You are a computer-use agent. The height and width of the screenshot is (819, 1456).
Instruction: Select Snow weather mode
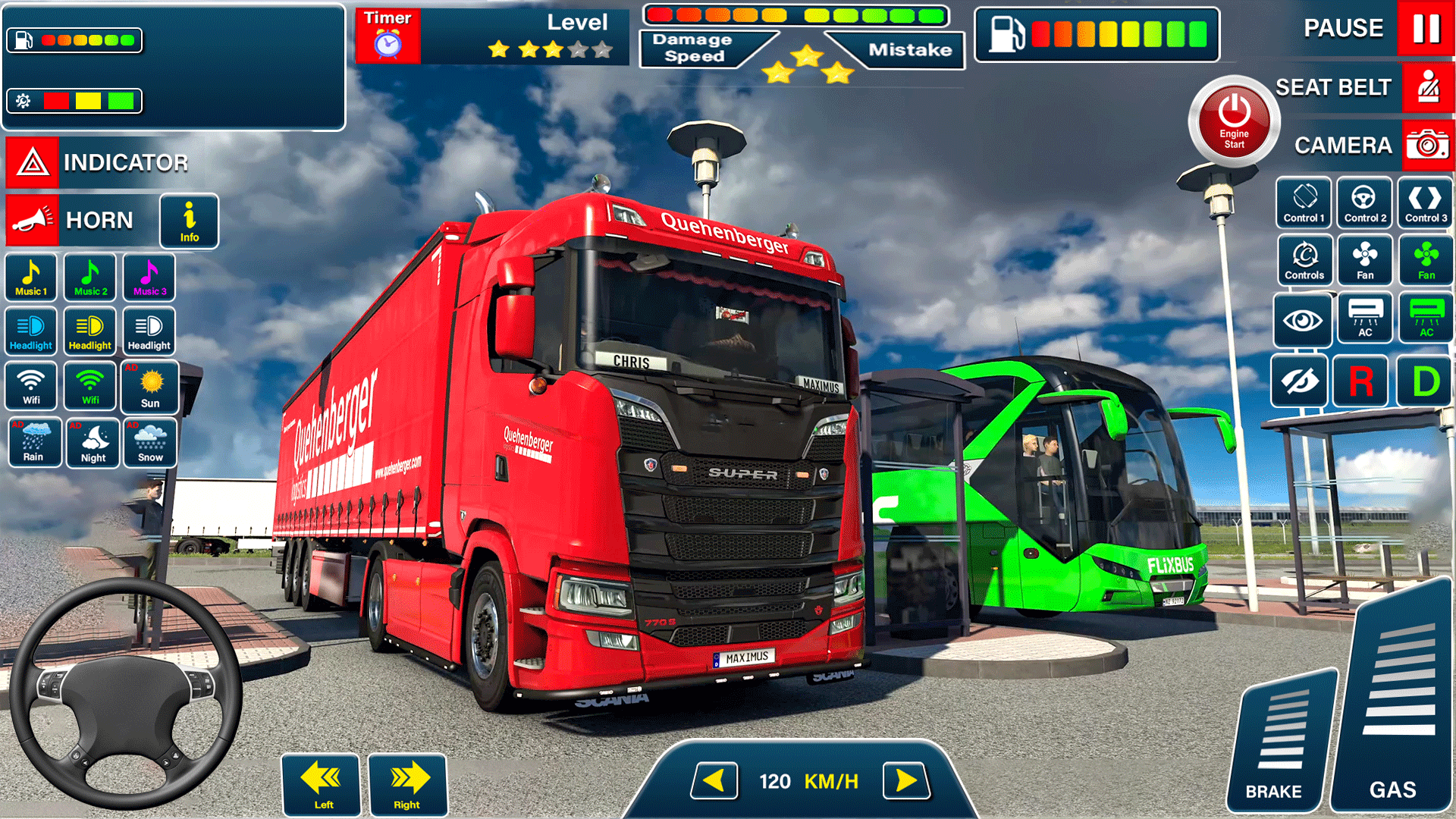pyautogui.click(x=149, y=443)
